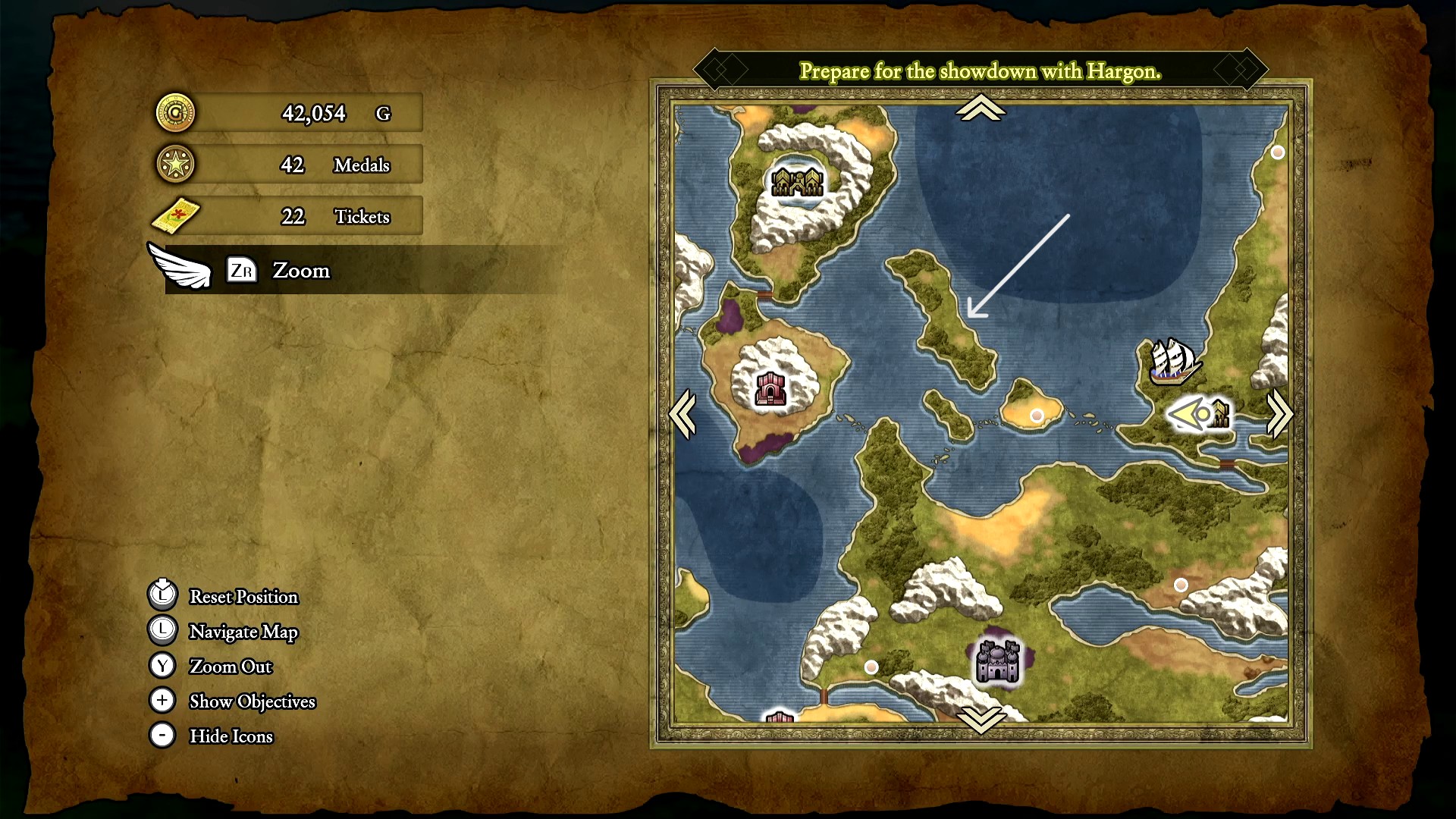The image size is (1456, 819).
Task: Choose the red castle map marker
Action: pos(770,389)
